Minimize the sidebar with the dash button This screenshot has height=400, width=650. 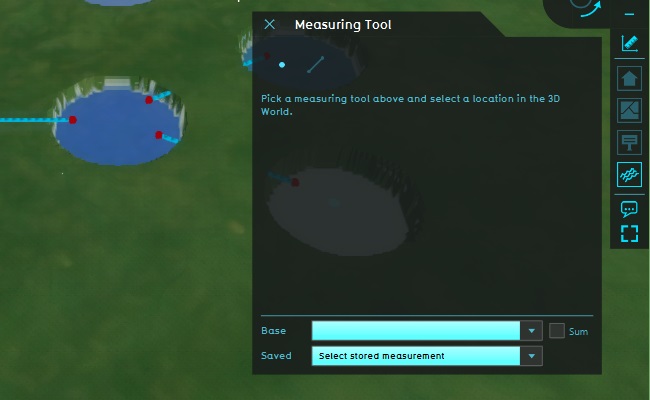point(629,15)
